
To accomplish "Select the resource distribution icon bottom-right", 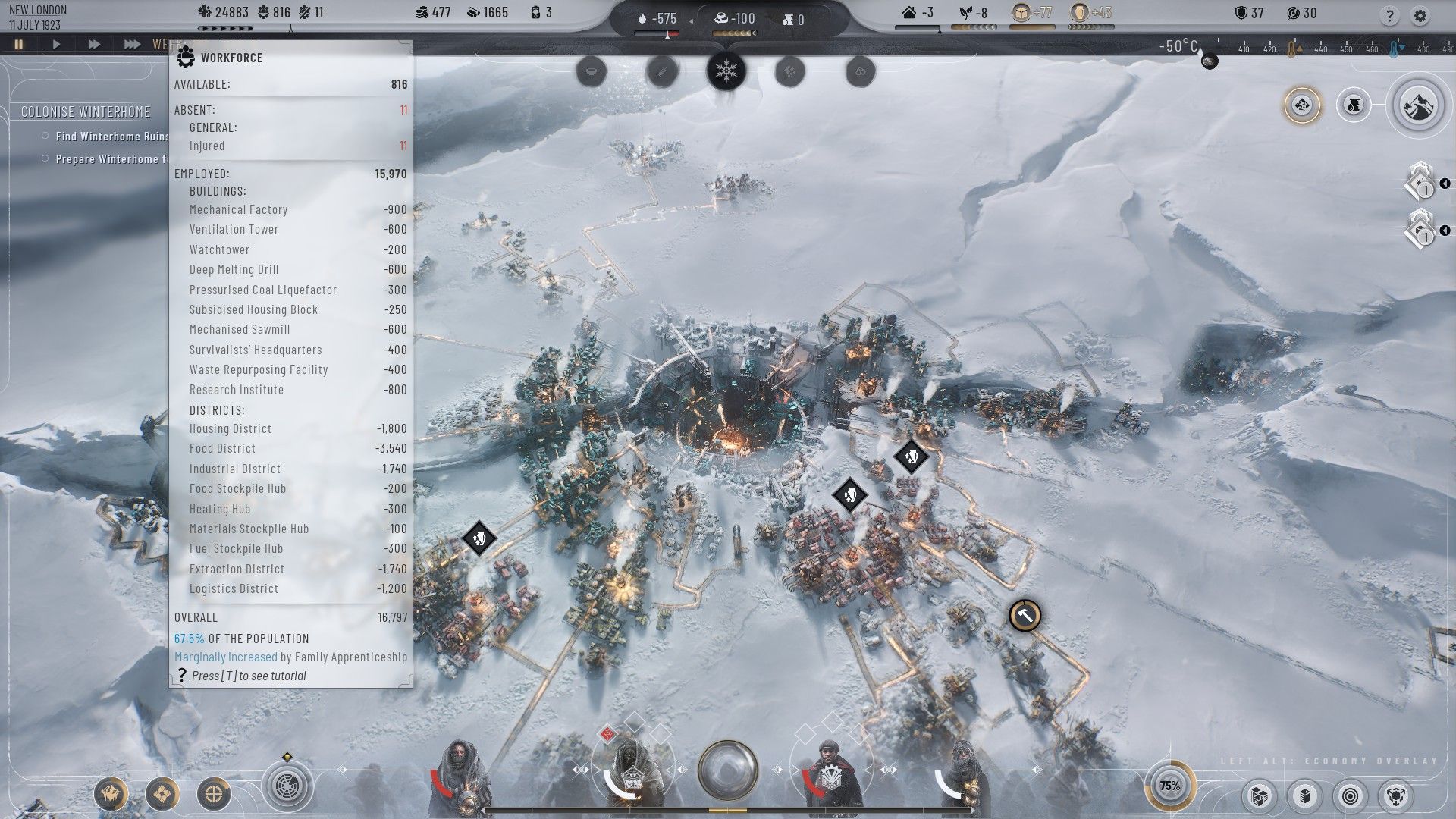I will pos(1395,796).
